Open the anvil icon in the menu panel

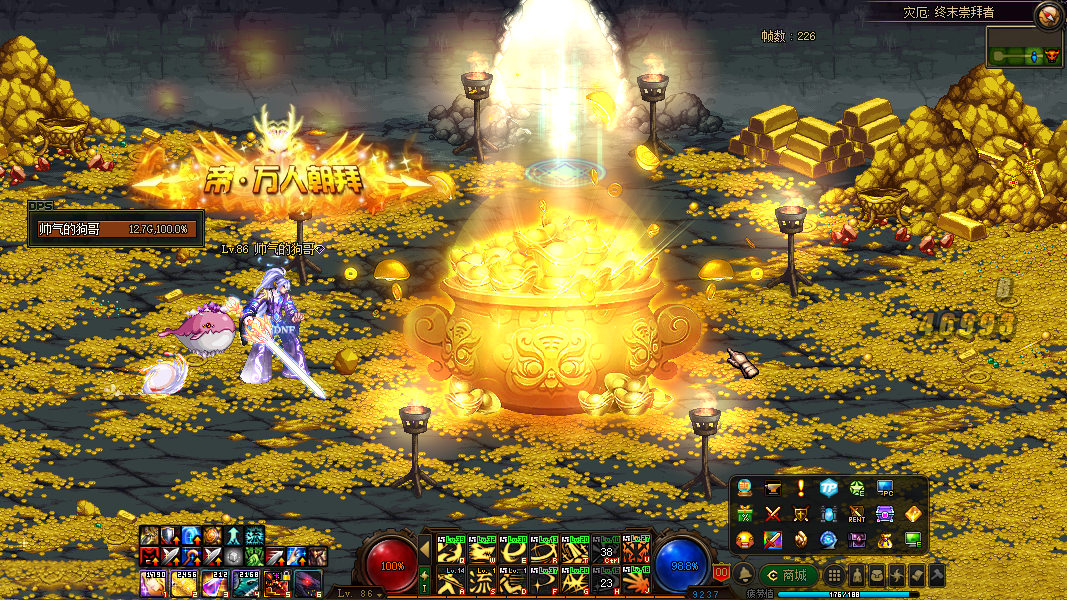773,488
